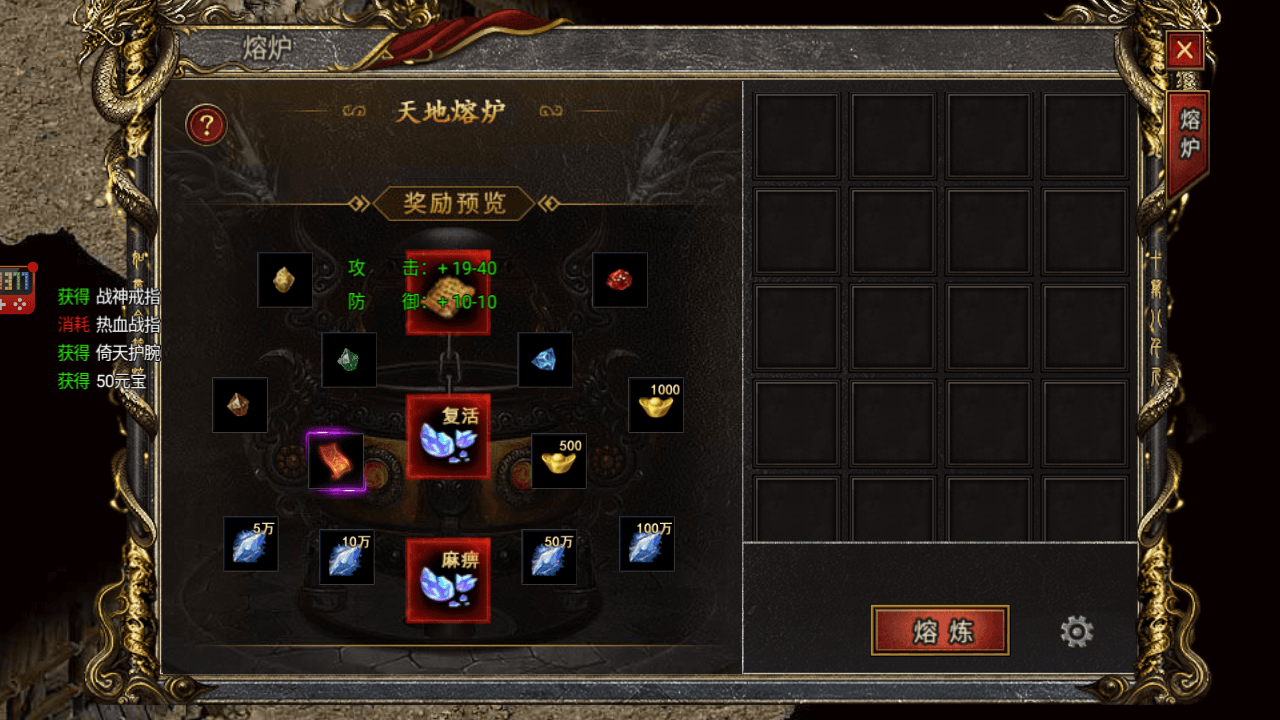Select the green gemstone reward slot
The width and height of the screenshot is (1280, 720).
[x=349, y=360]
